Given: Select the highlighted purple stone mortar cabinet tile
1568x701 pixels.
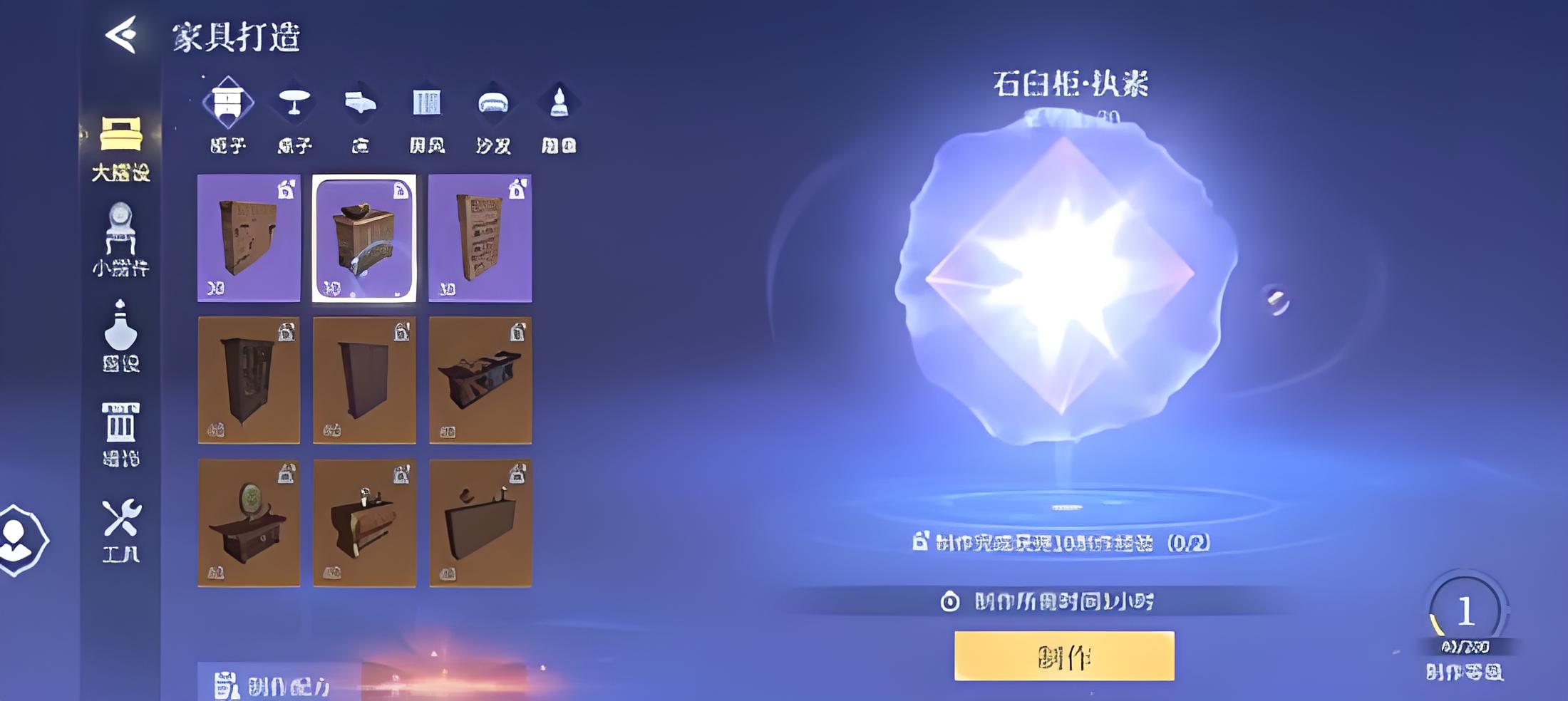Looking at the screenshot, I should tap(364, 239).
